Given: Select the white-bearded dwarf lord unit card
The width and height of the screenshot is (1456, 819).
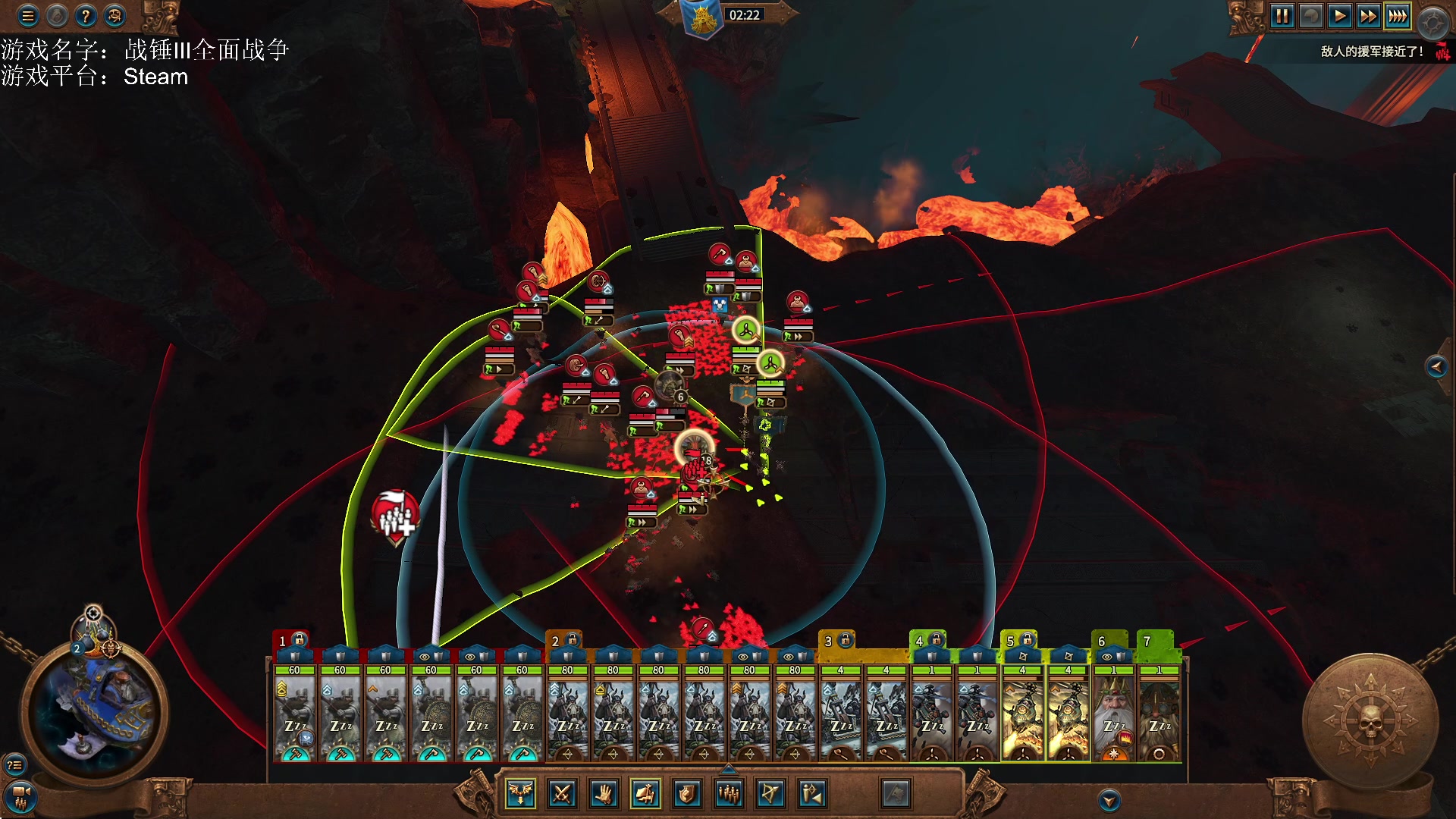Looking at the screenshot, I should [x=1113, y=713].
